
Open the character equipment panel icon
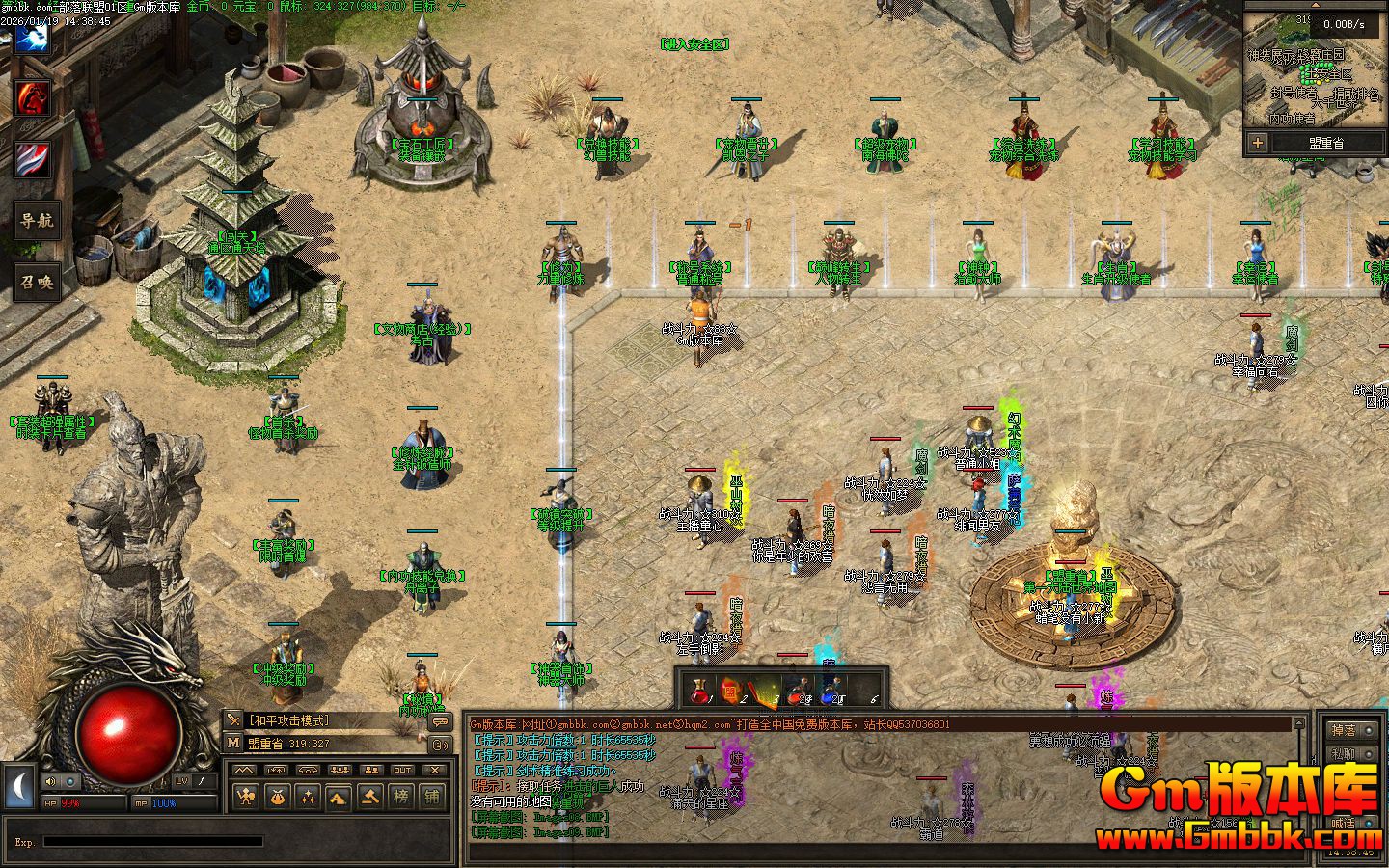pyautogui.click(x=246, y=797)
